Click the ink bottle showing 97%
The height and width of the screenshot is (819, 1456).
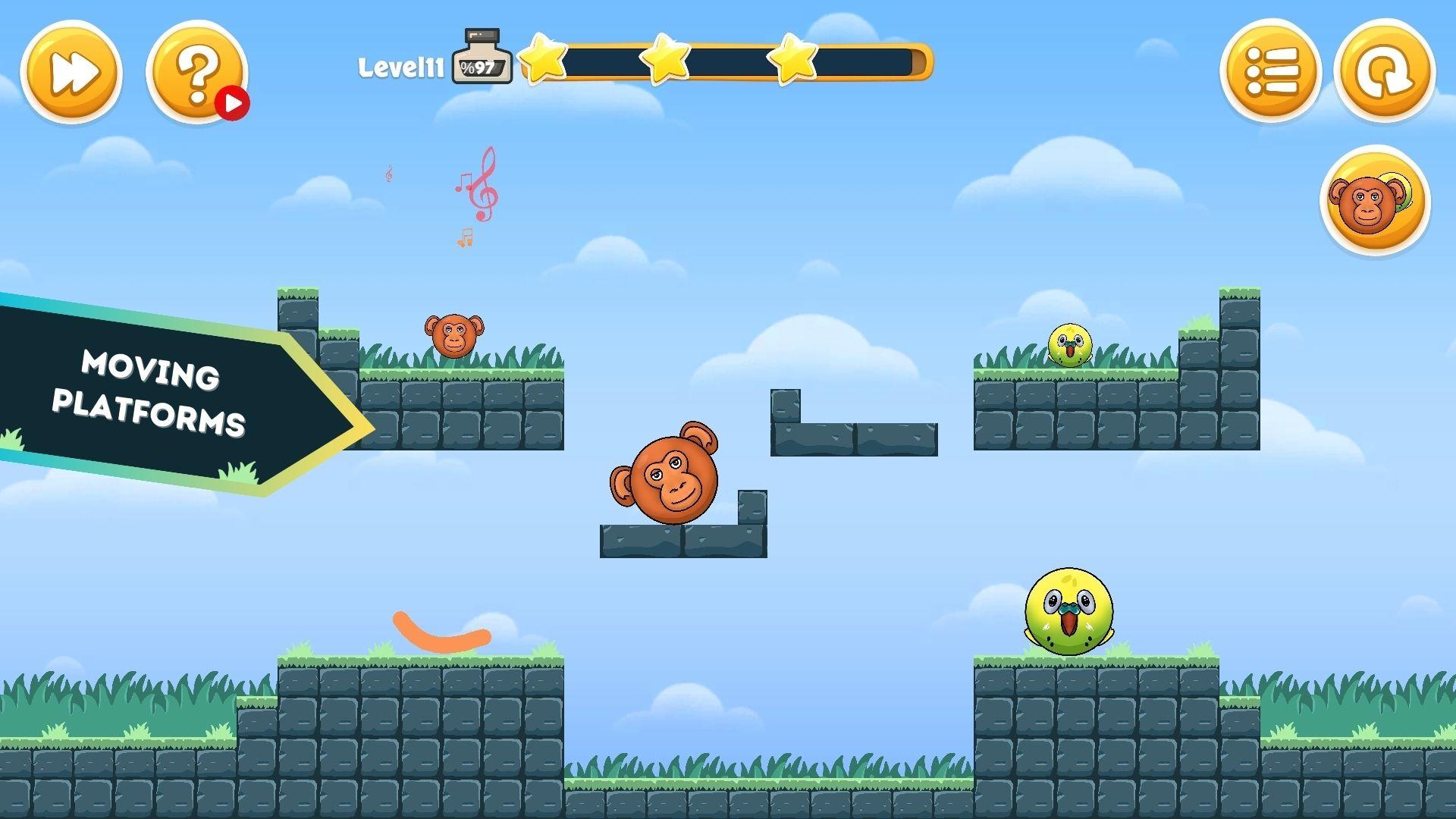pyautogui.click(x=480, y=61)
